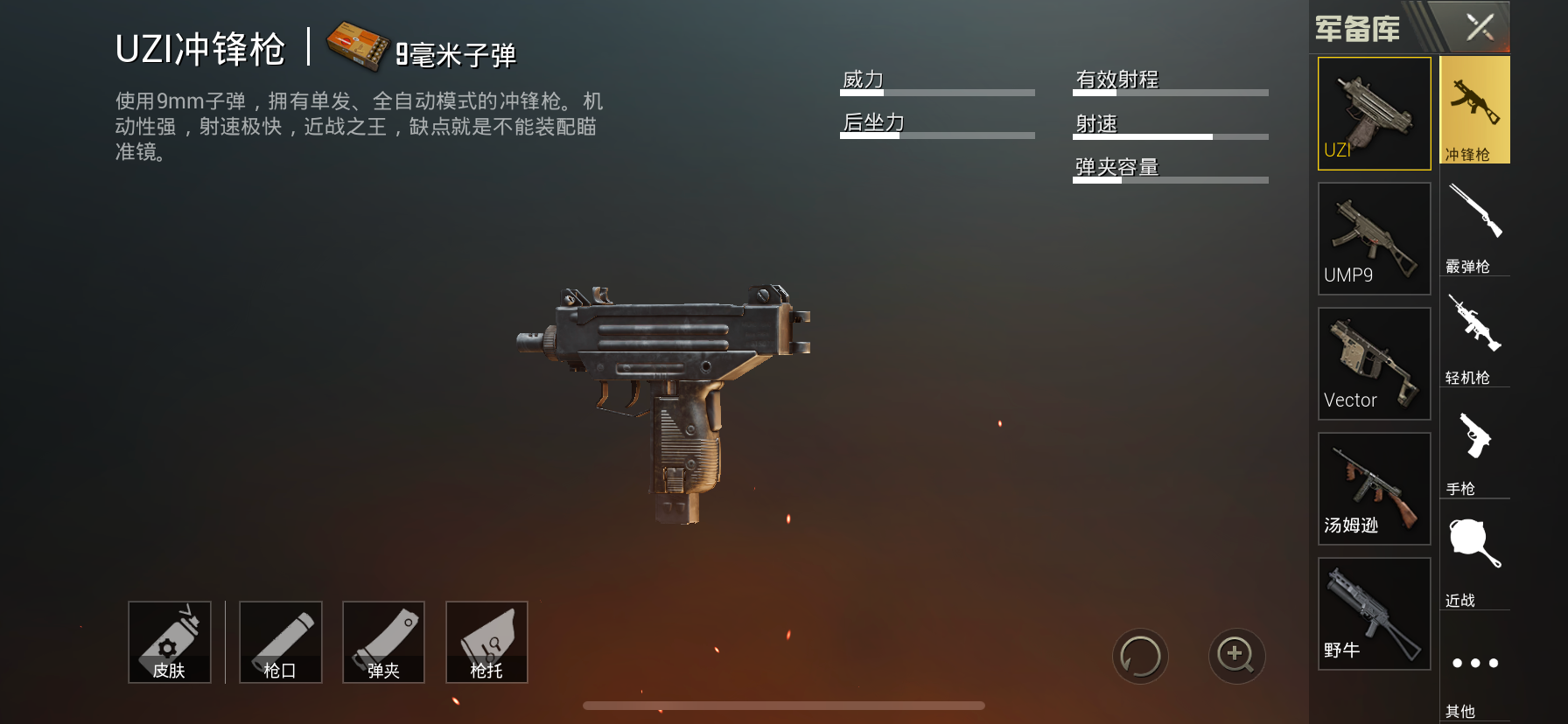Viewport: 1568px width, 724px height.
Task: Open the 近战 melee category
Action: point(1474,558)
